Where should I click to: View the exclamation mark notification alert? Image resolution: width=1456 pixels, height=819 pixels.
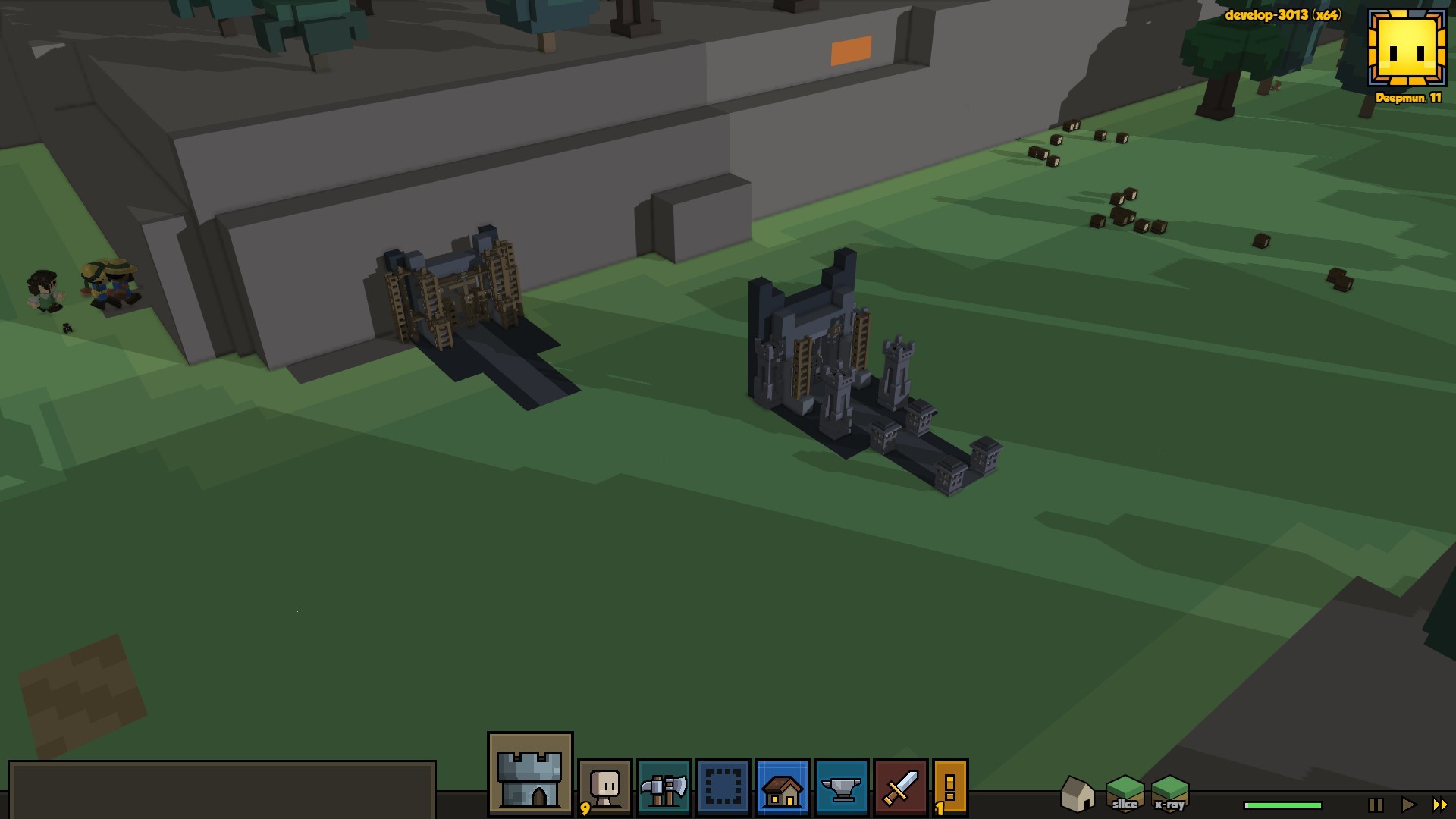(x=950, y=788)
